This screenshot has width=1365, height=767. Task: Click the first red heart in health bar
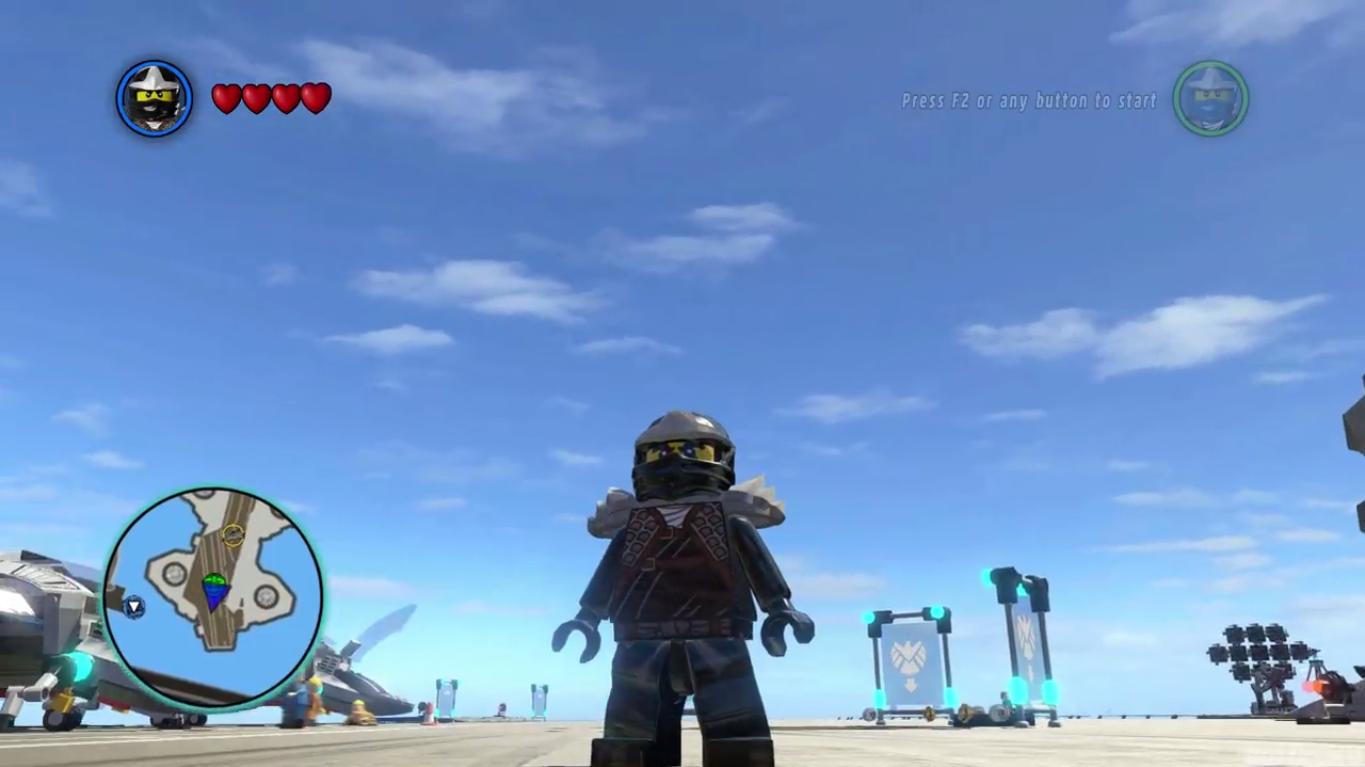pyautogui.click(x=225, y=98)
